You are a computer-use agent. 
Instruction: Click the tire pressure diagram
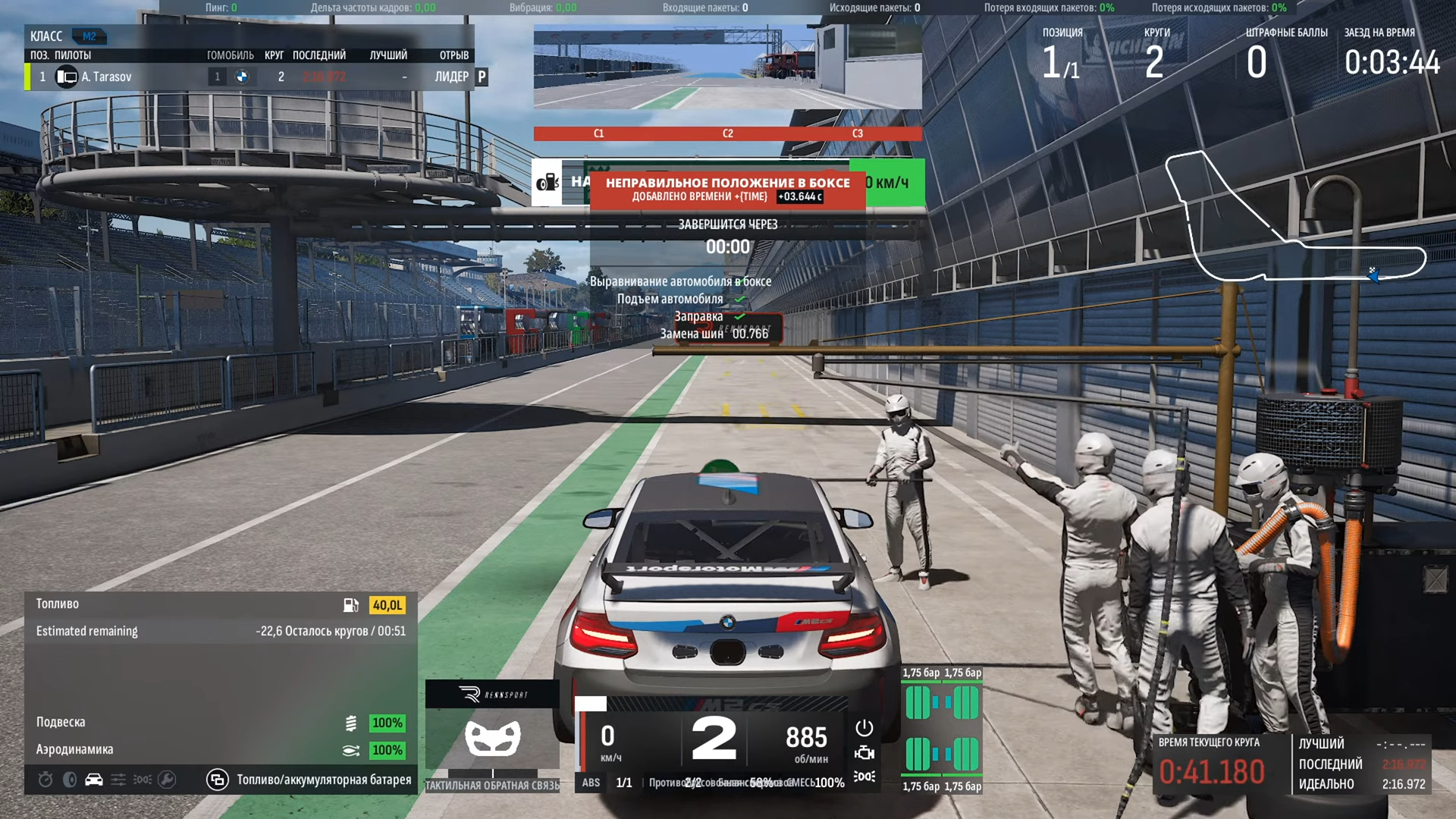[x=942, y=729]
